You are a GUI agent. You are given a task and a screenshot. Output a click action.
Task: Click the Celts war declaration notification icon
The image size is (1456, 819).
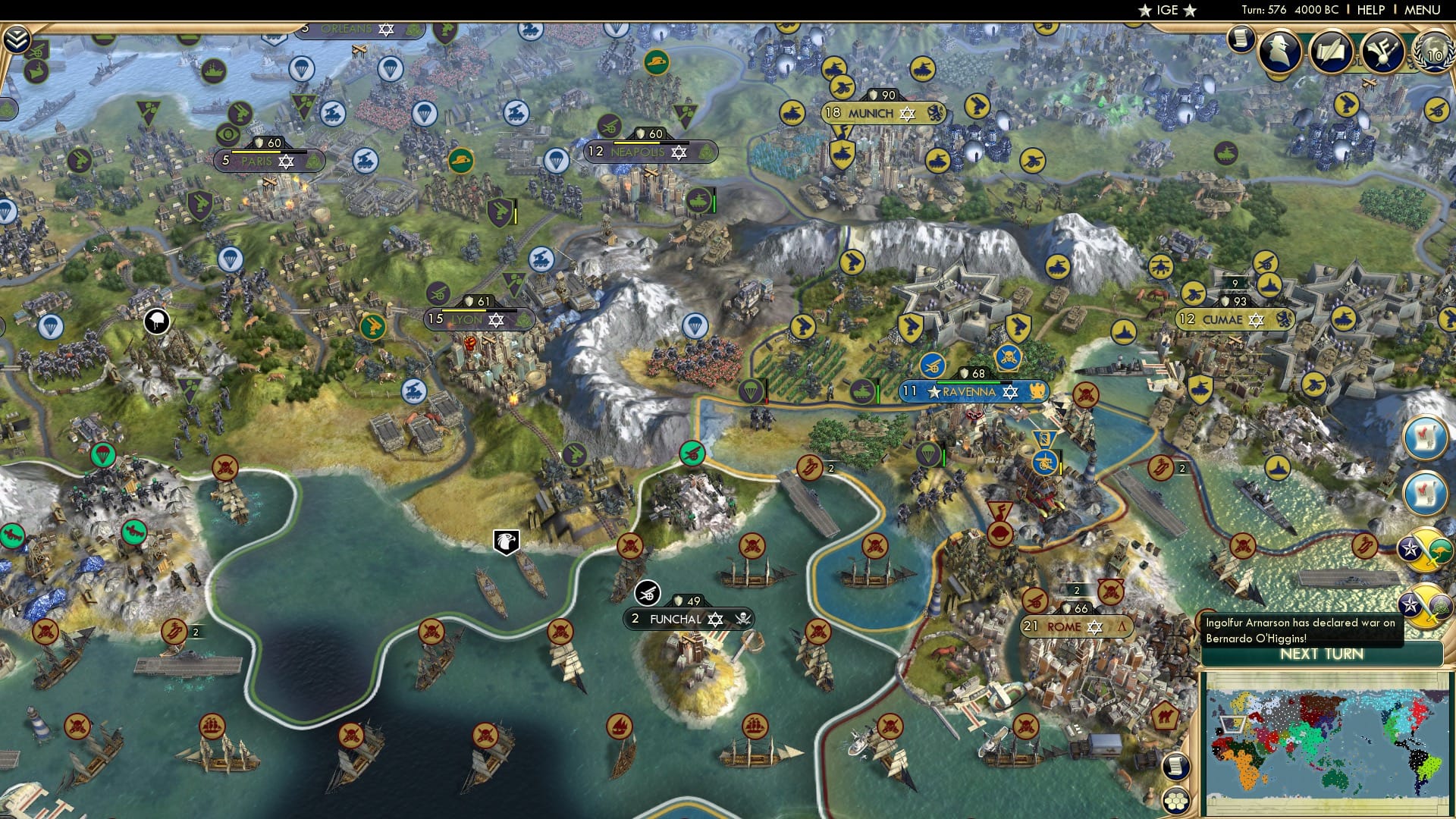pos(1425,604)
